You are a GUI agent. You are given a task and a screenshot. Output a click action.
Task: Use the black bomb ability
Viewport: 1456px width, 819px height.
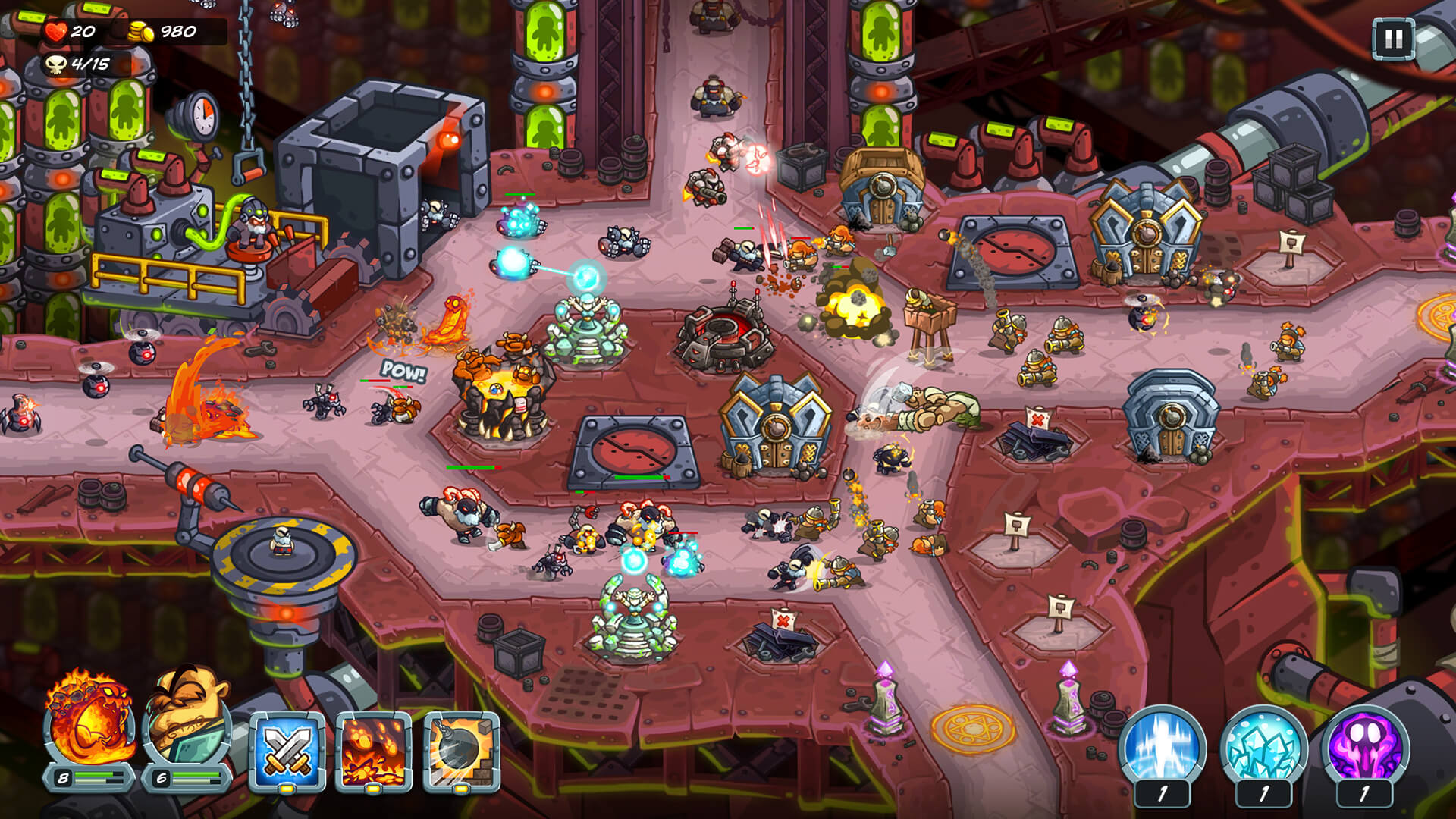461,752
